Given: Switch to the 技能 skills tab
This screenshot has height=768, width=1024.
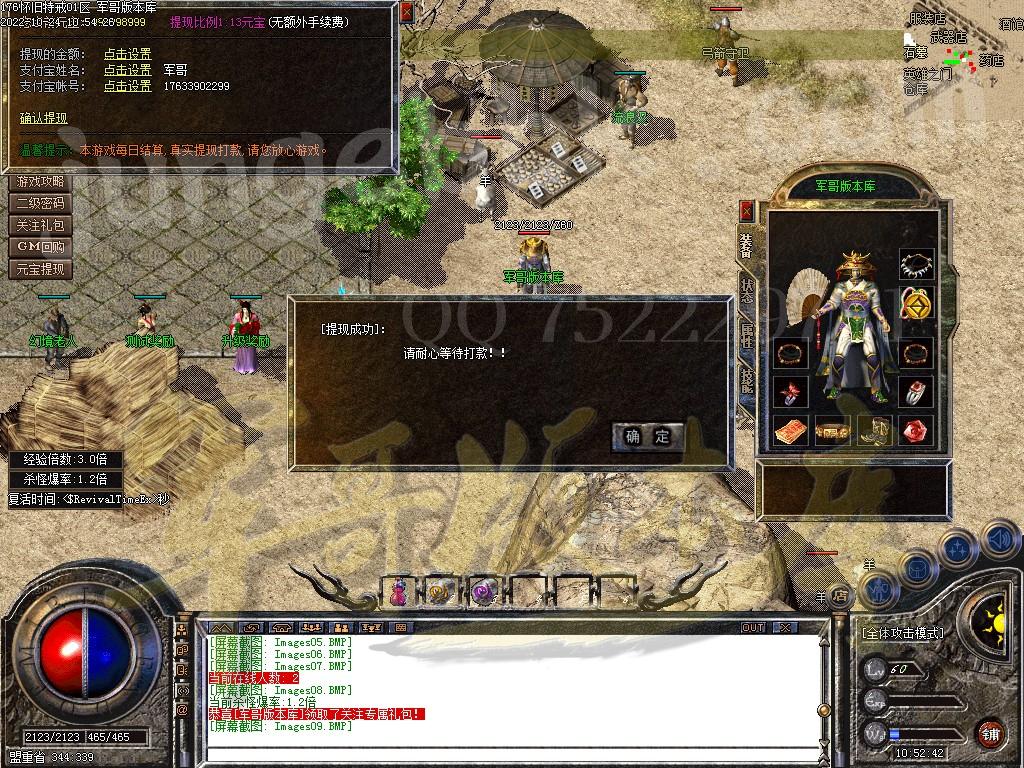Looking at the screenshot, I should point(747,380).
